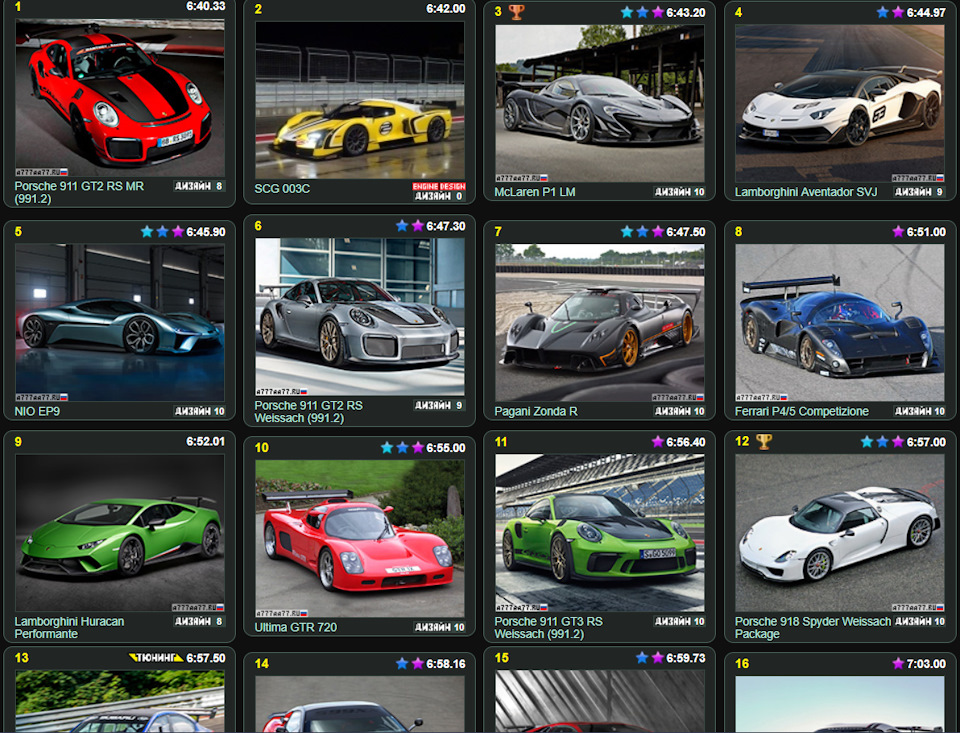Pick the green Lamborghini Huracan Performante
The image size is (960, 733).
(120, 532)
